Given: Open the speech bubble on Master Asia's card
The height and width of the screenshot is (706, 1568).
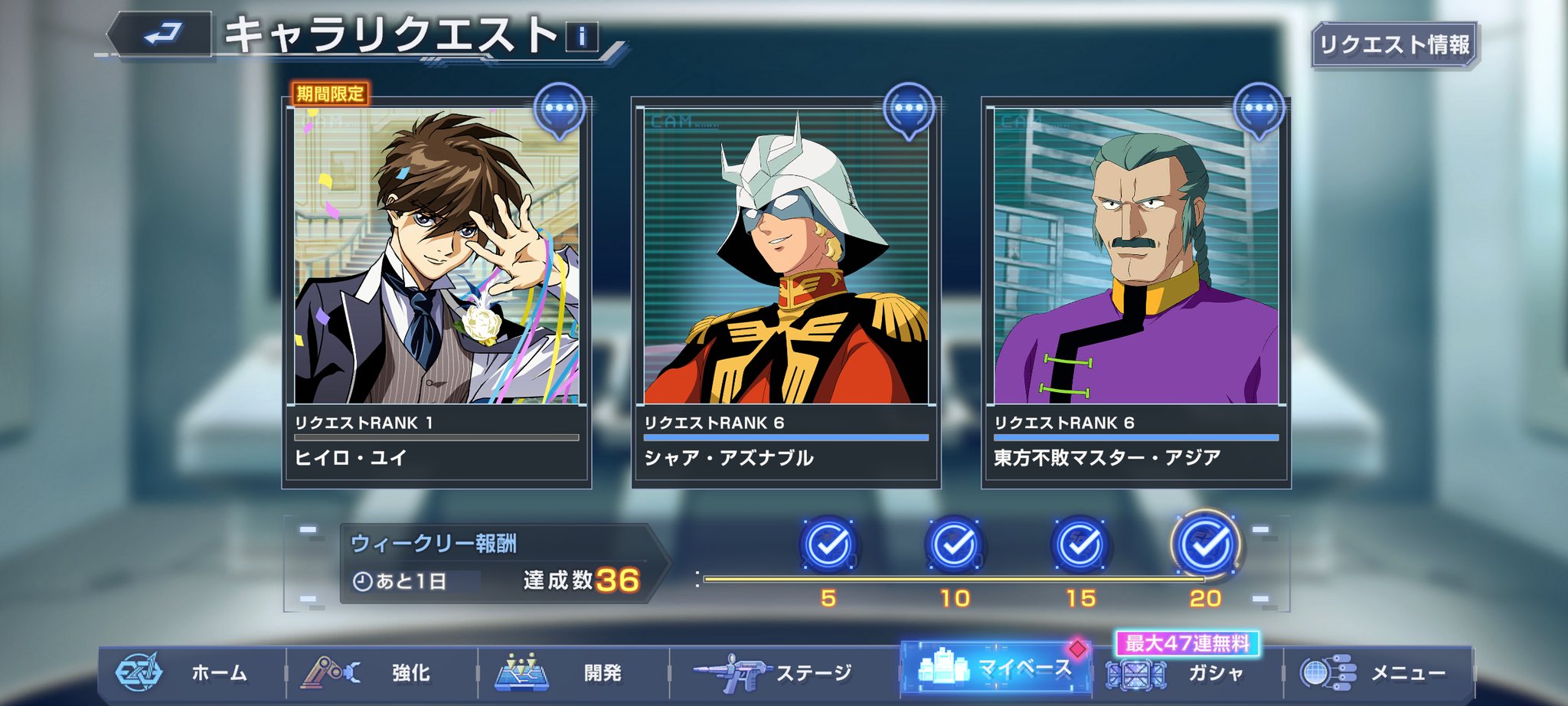Looking at the screenshot, I should 1259,109.
